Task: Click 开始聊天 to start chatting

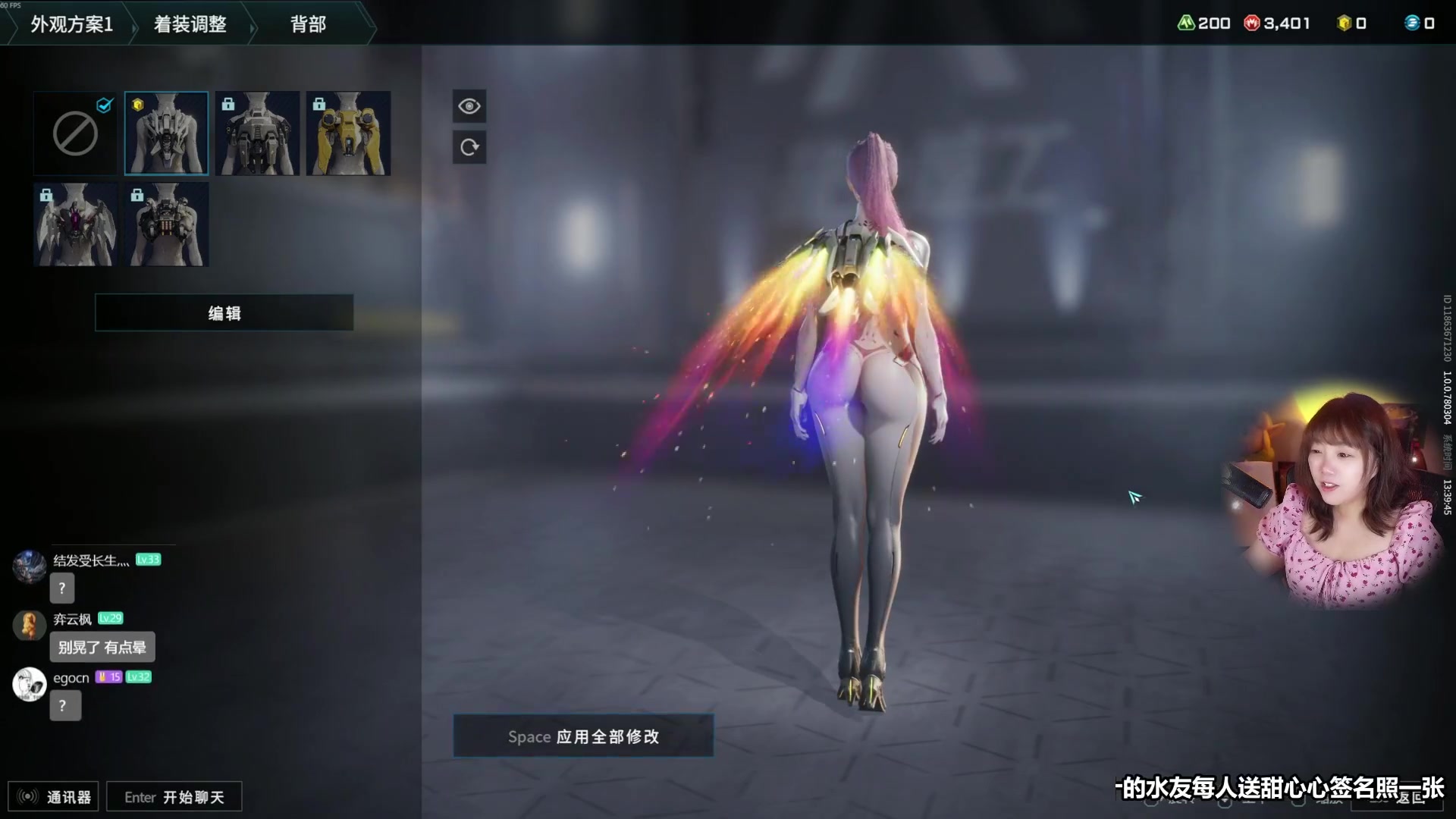Action: [x=174, y=796]
